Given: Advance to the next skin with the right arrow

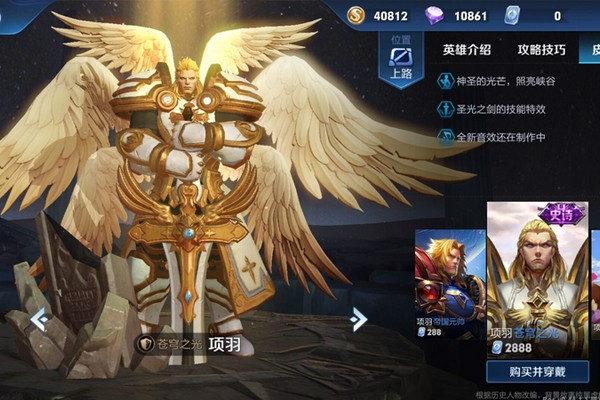Looking at the screenshot, I should (x=358, y=319).
